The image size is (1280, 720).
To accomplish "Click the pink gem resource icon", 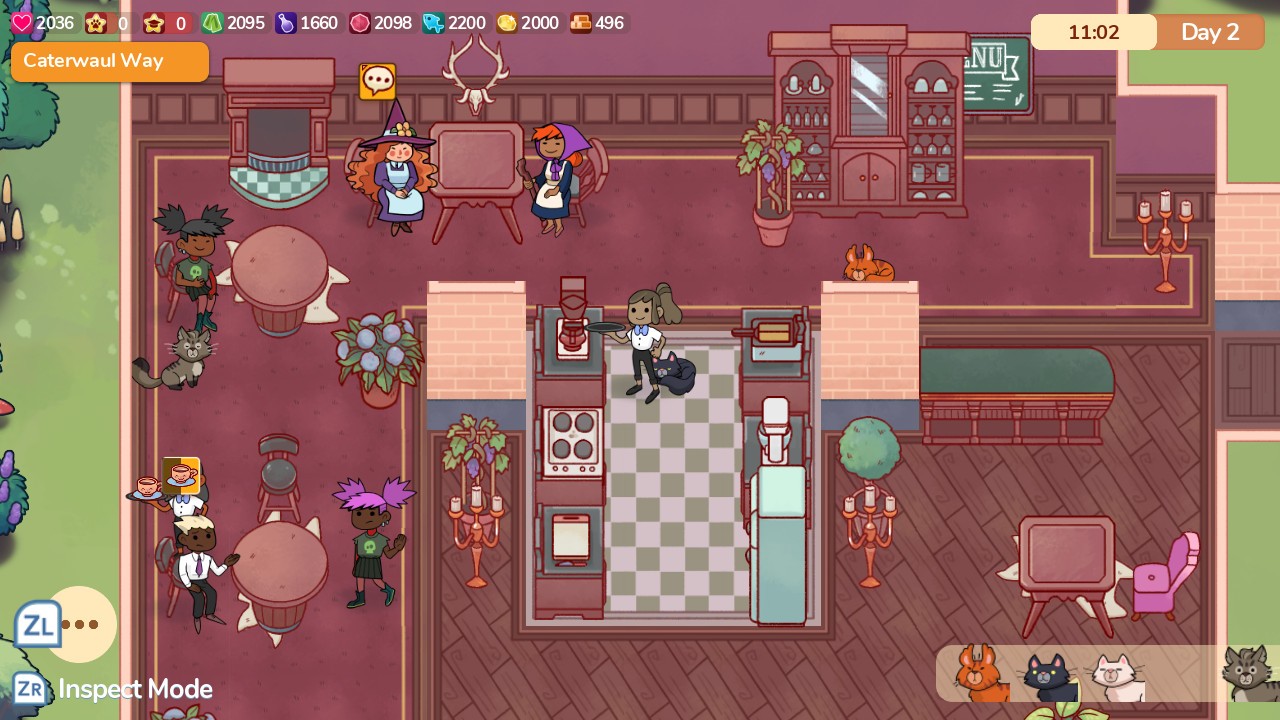I will [x=357, y=23].
